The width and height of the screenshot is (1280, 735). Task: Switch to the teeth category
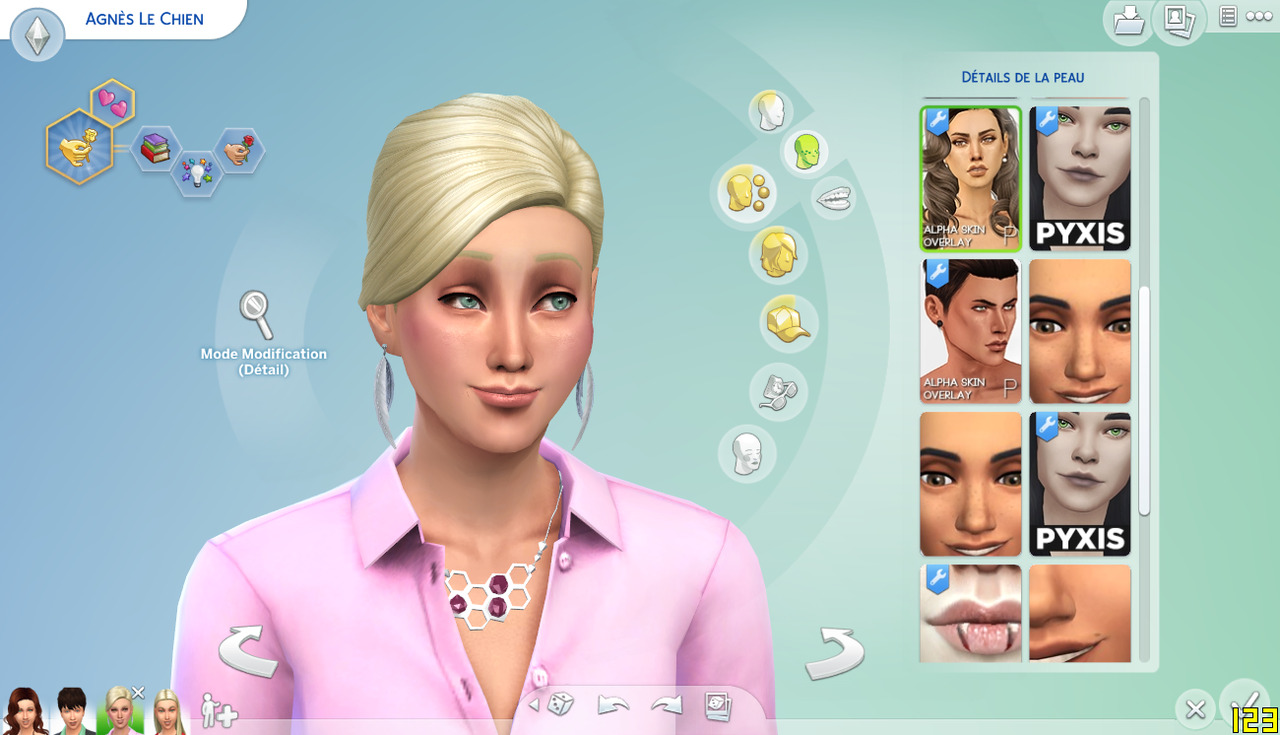point(833,199)
